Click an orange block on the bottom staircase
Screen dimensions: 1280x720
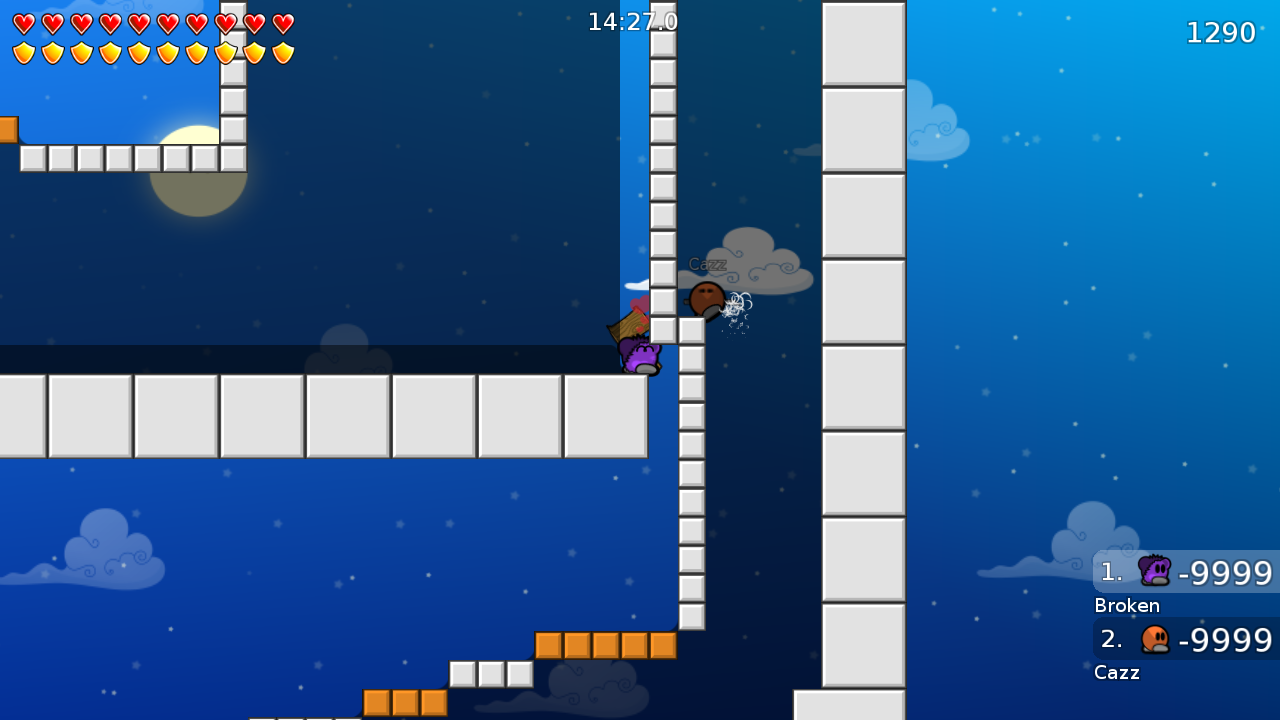pos(605,646)
